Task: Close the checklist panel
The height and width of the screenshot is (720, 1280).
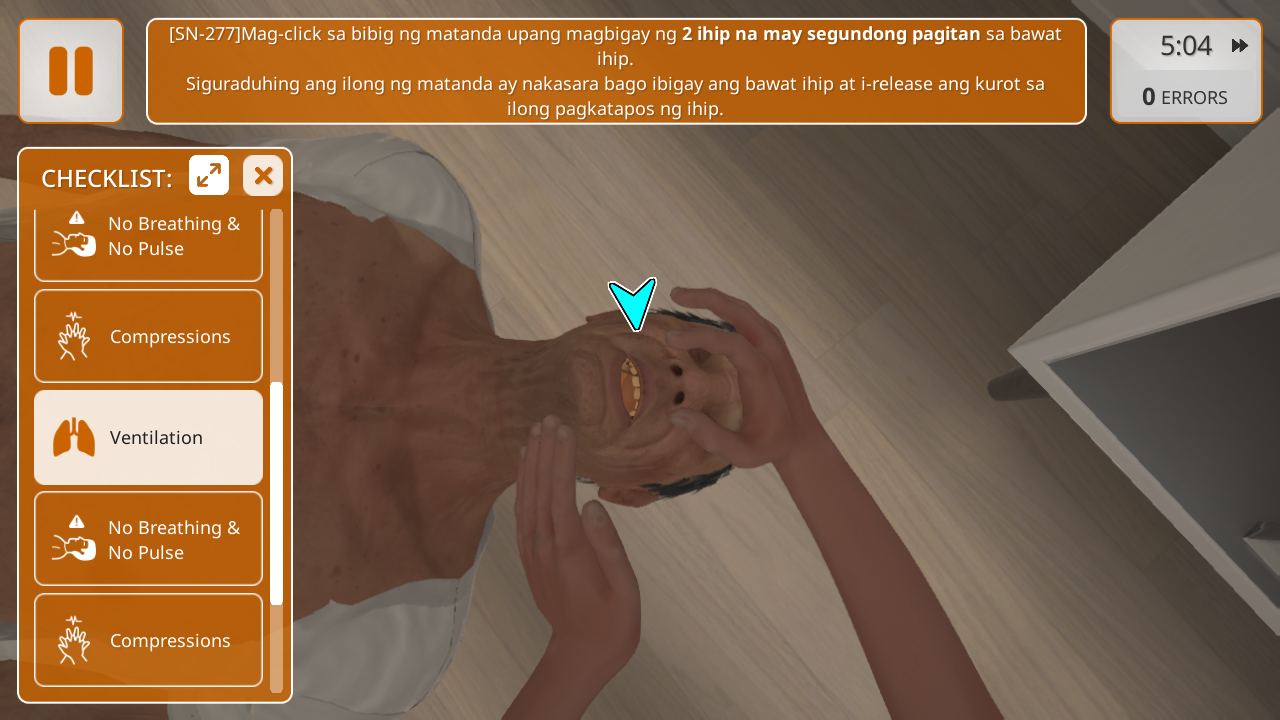Action: click(263, 176)
